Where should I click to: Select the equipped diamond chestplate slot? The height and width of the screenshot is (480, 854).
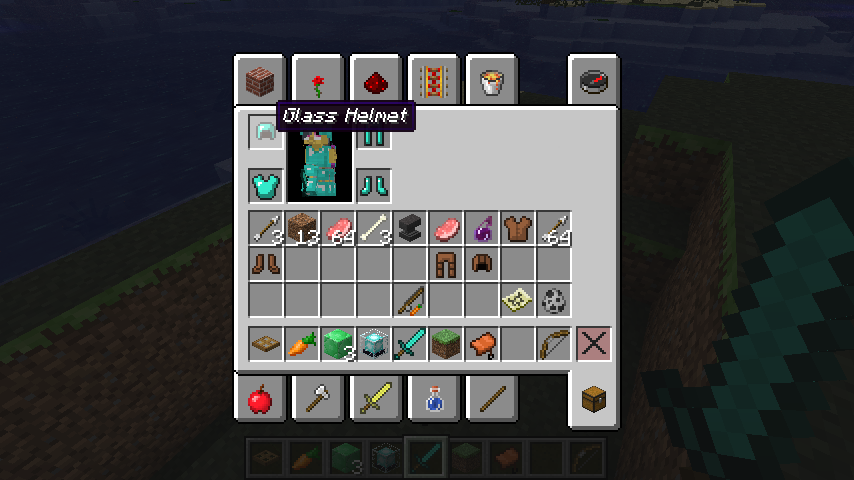pyautogui.click(x=266, y=185)
